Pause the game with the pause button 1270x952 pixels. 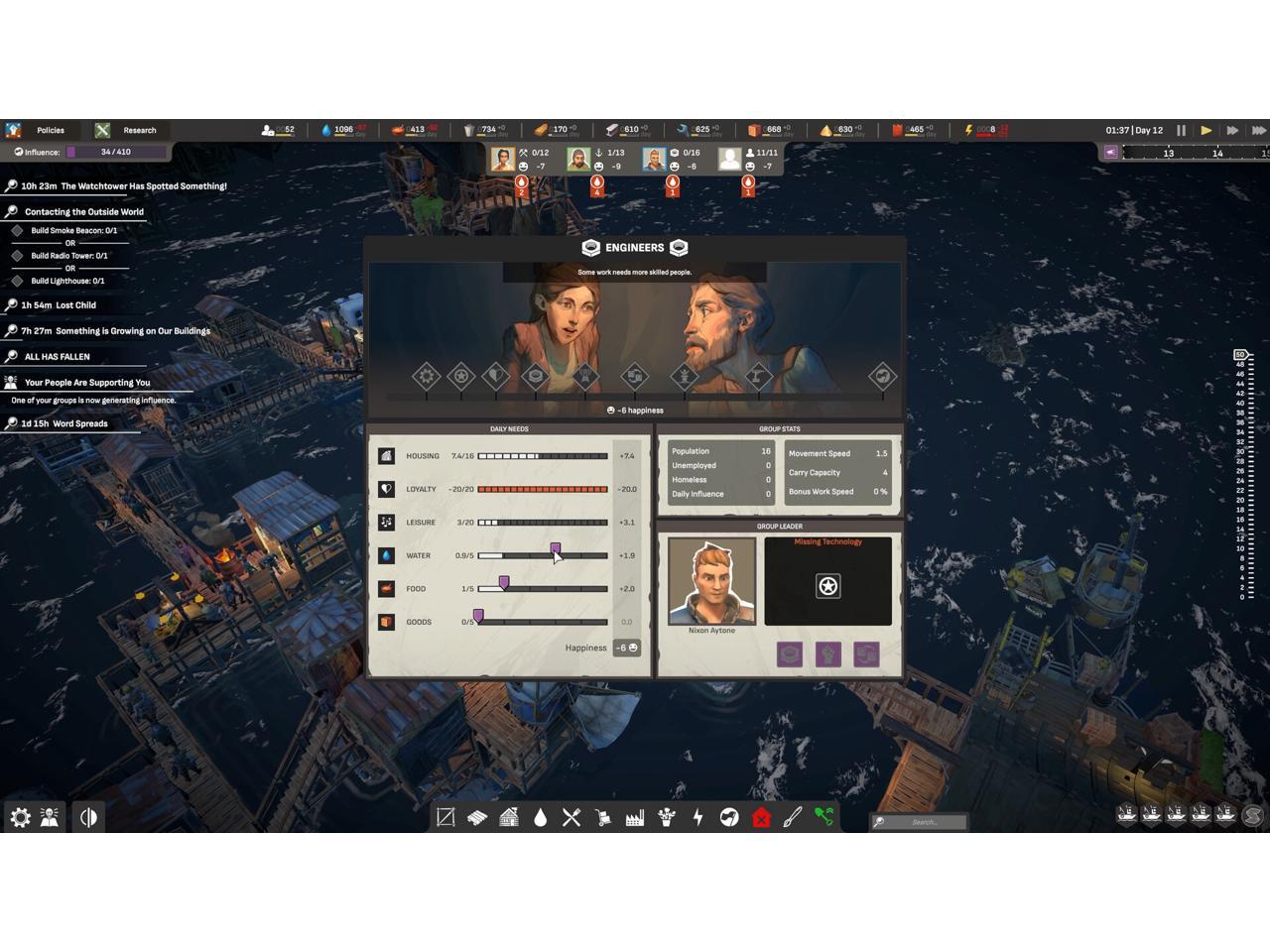tap(1181, 130)
